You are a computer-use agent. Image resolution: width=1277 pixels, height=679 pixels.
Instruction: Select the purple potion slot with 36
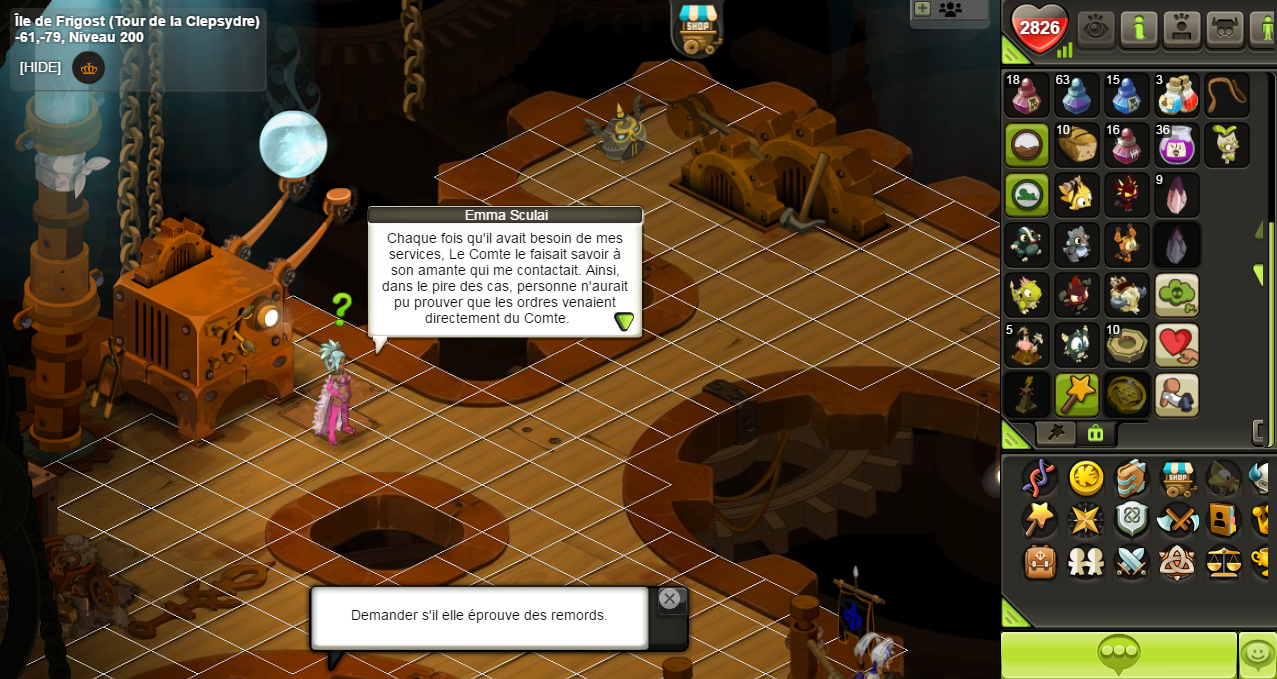pyautogui.click(x=1177, y=145)
